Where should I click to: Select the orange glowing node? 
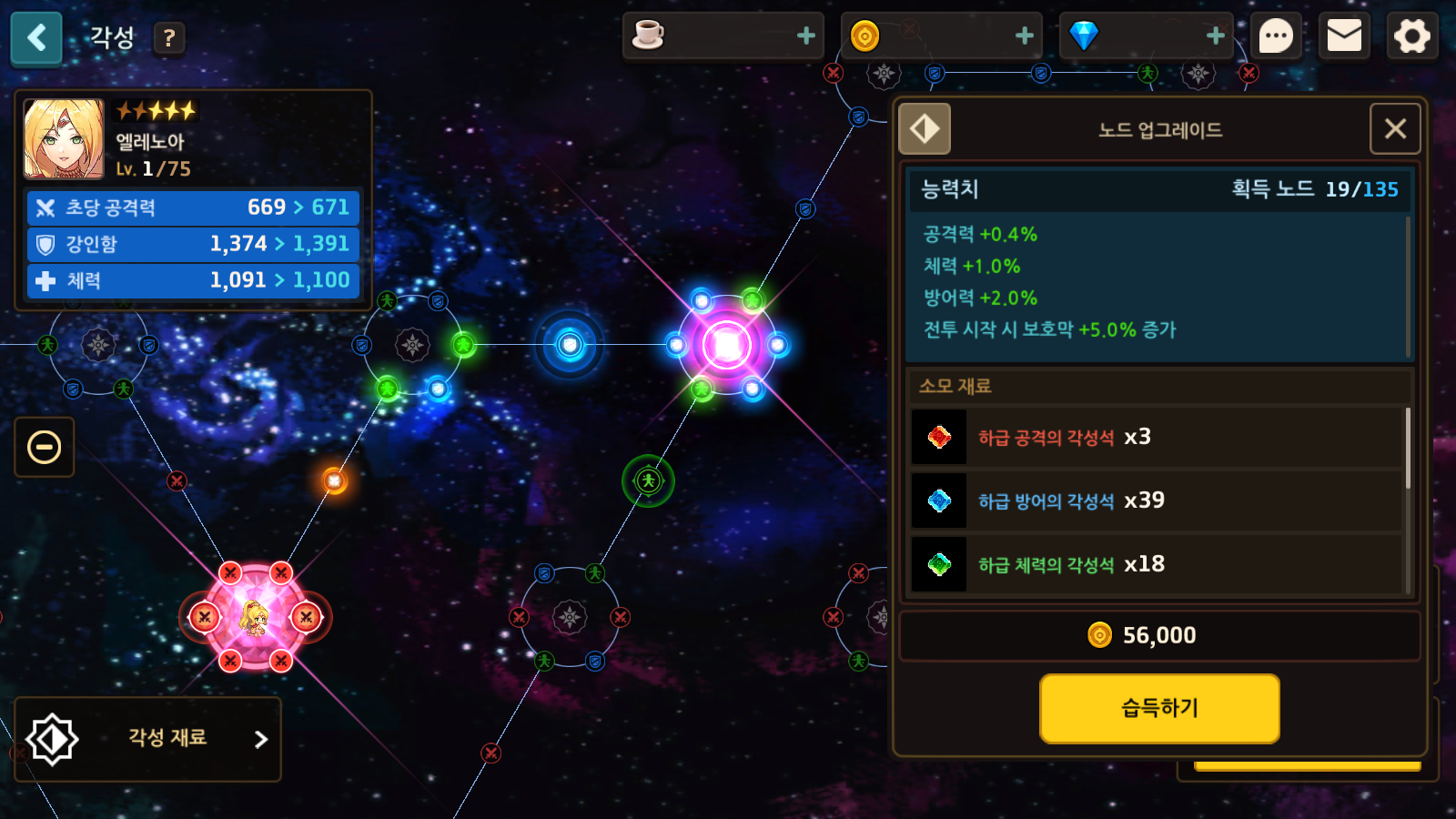pyautogui.click(x=335, y=480)
